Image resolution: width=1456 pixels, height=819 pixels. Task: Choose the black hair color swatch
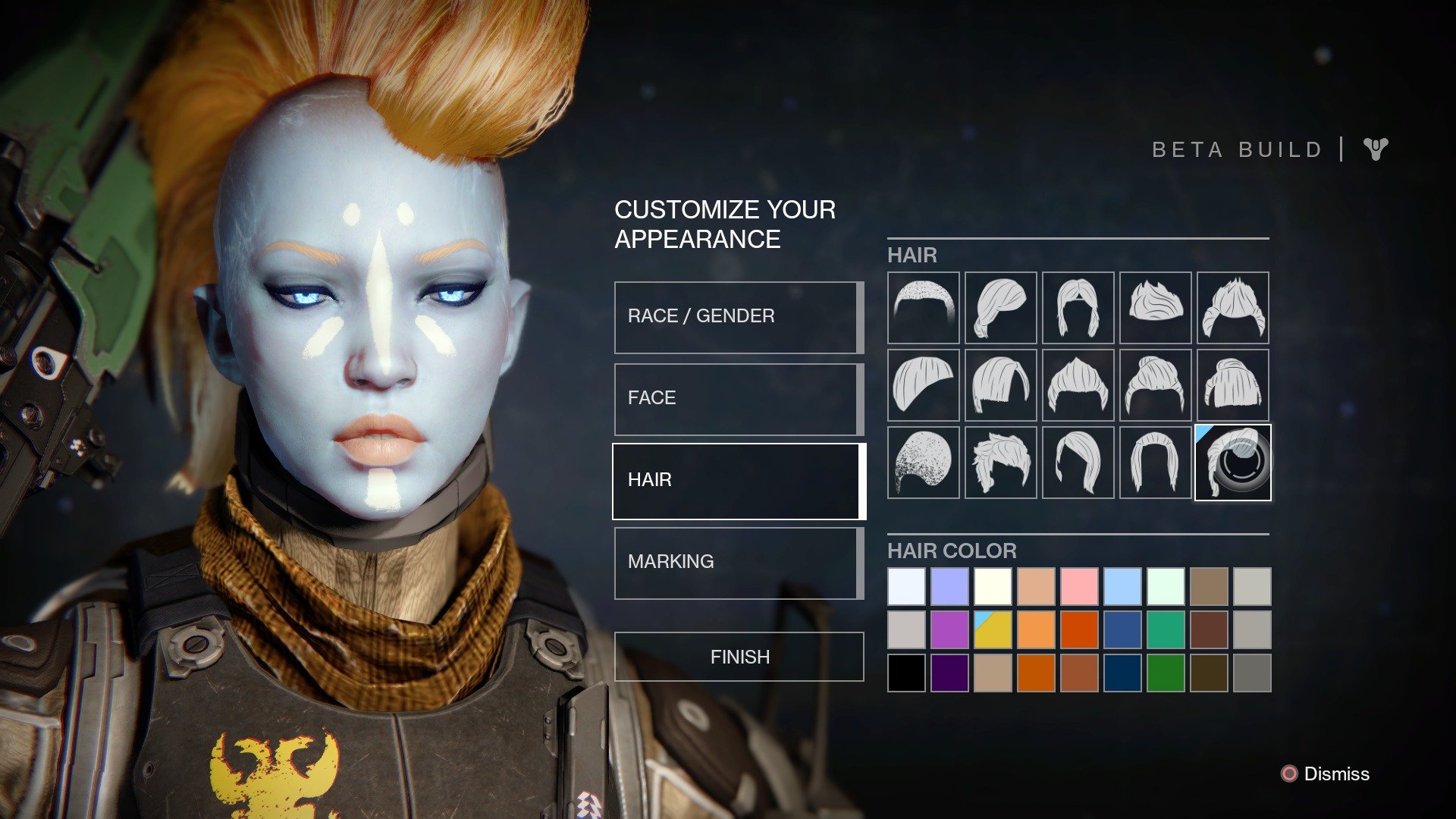[906, 673]
